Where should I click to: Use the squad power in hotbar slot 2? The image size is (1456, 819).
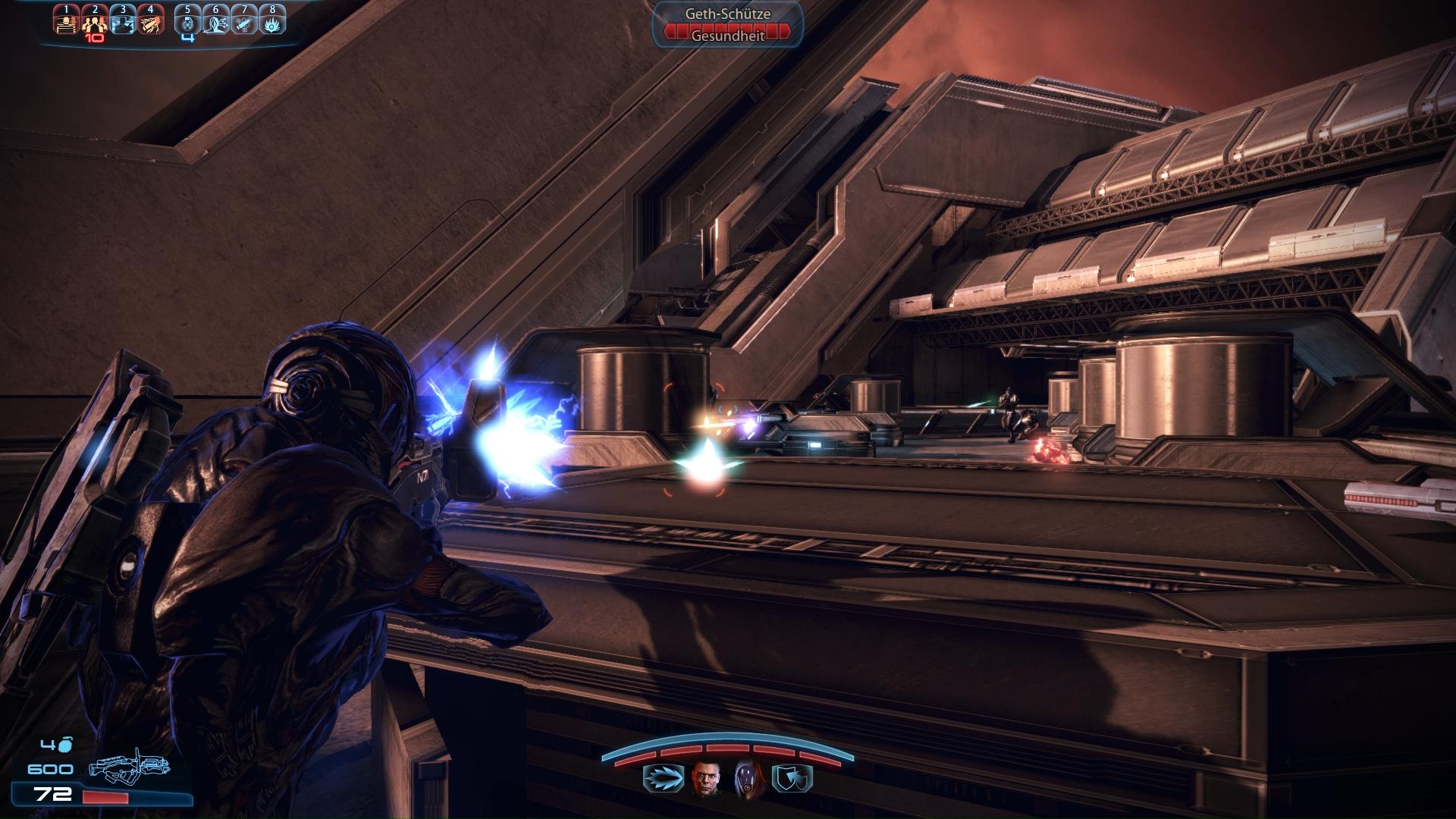tap(95, 20)
